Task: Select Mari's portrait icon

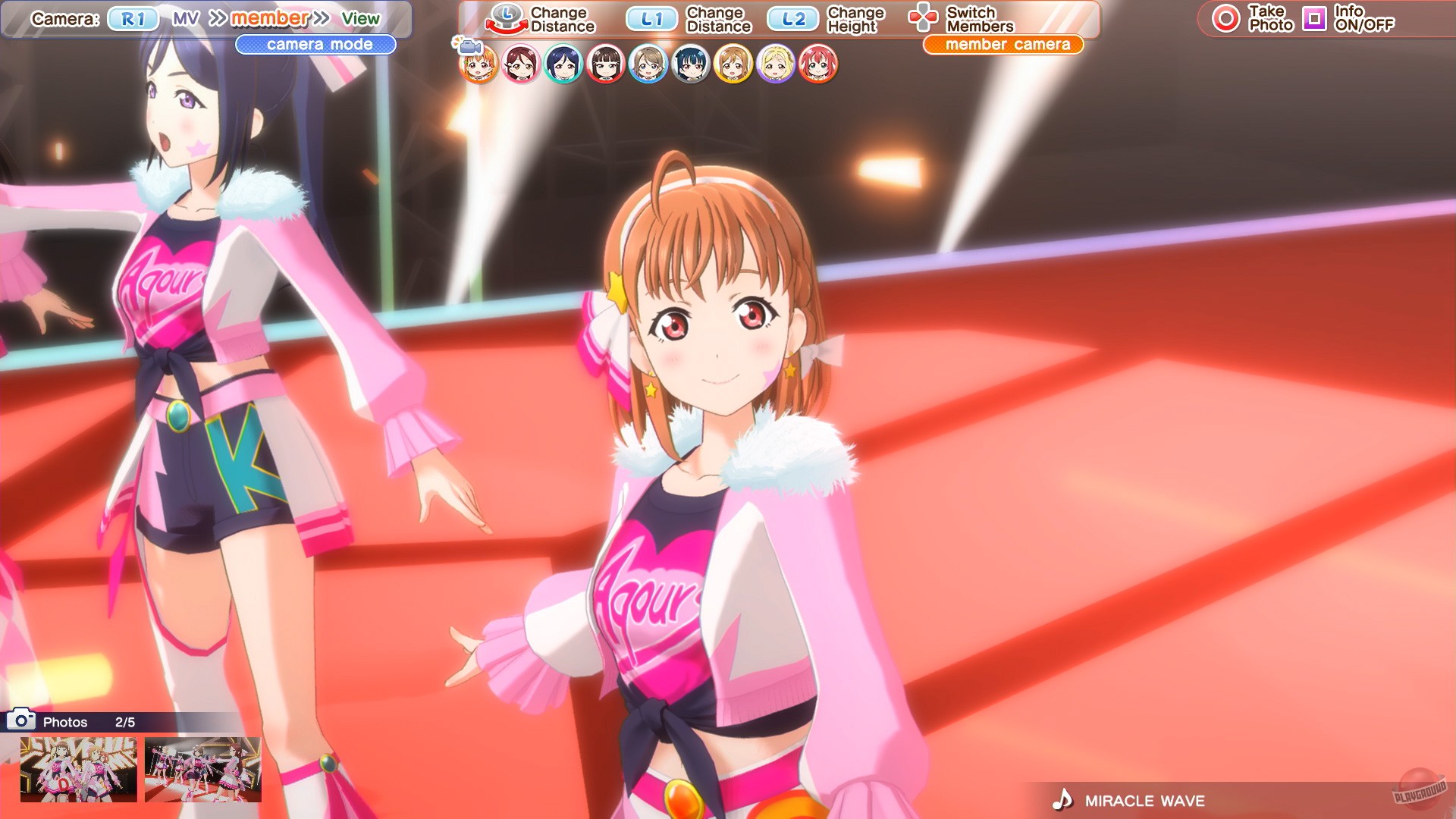Action: (x=776, y=64)
